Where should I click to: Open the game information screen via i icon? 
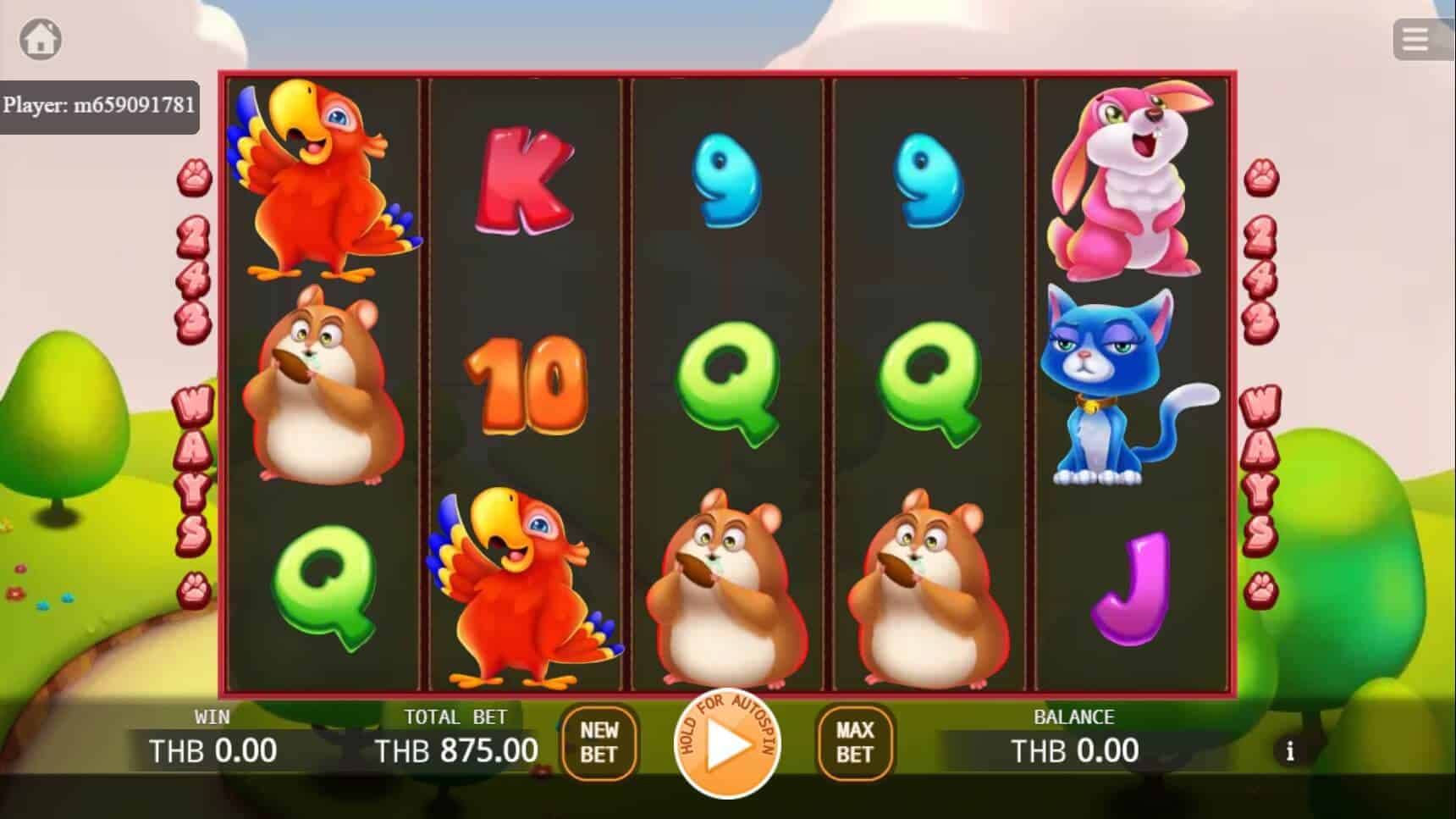click(1290, 751)
